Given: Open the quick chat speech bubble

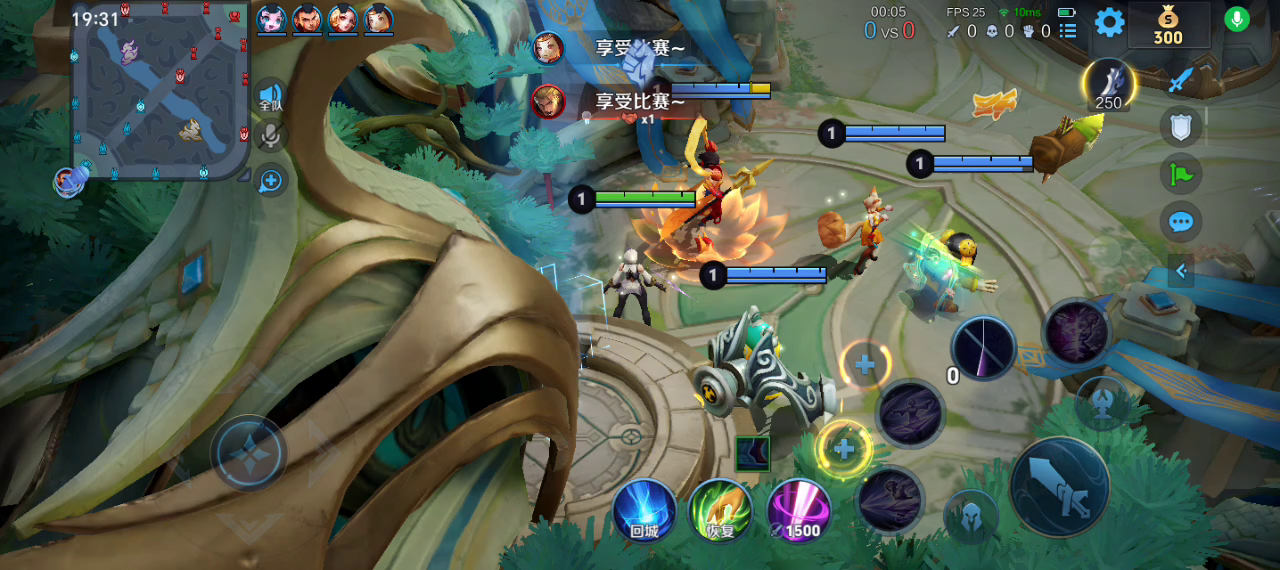Looking at the screenshot, I should 1181,221.
